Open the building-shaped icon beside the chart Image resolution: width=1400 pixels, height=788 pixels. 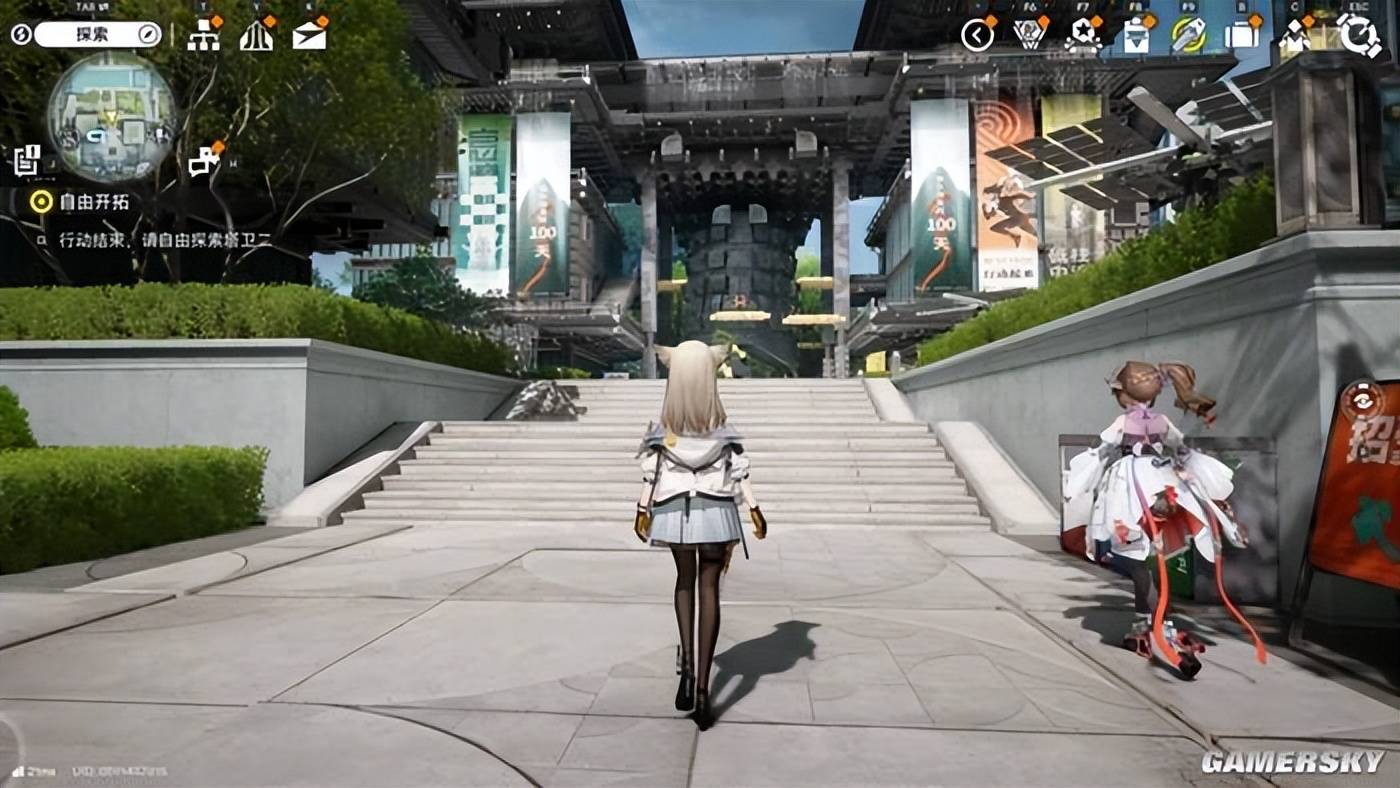coord(257,35)
